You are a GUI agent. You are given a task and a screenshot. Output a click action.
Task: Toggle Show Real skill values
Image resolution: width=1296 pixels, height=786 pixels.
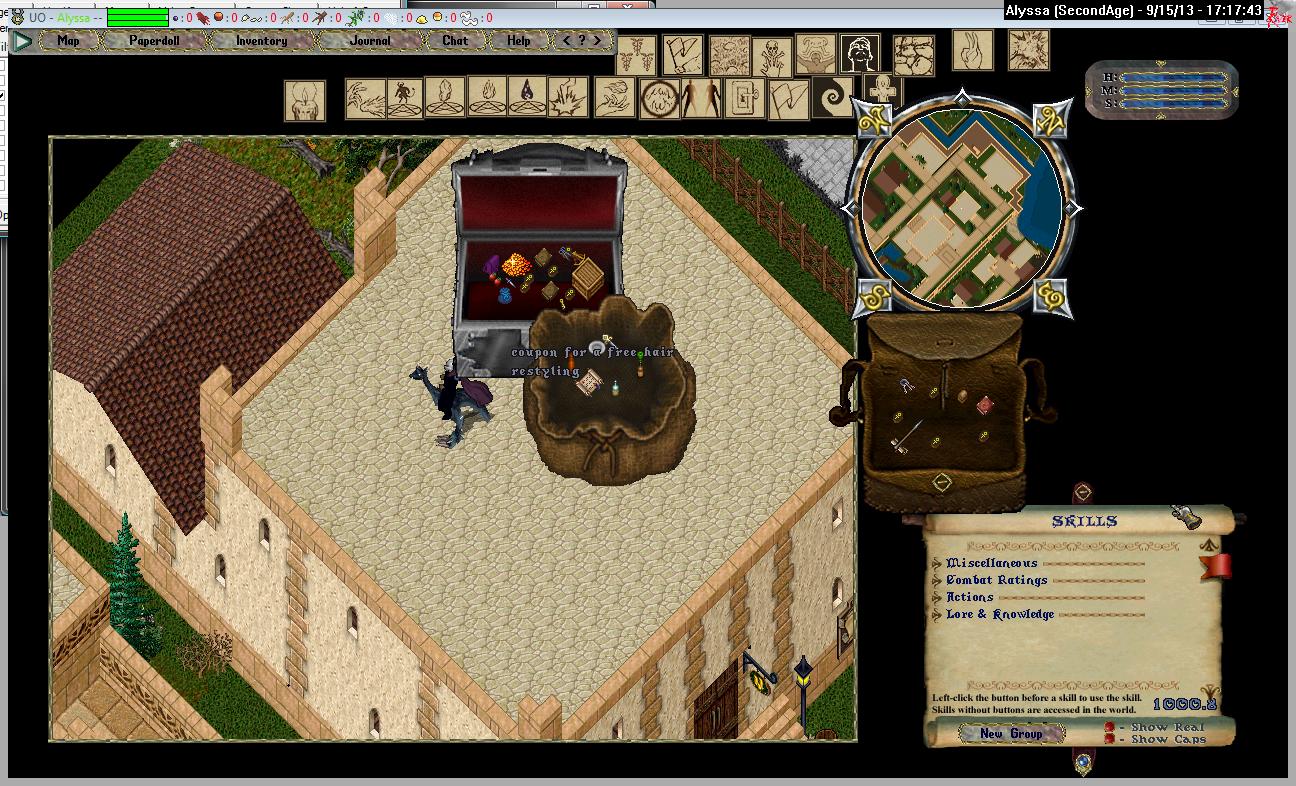pyautogui.click(x=1110, y=727)
